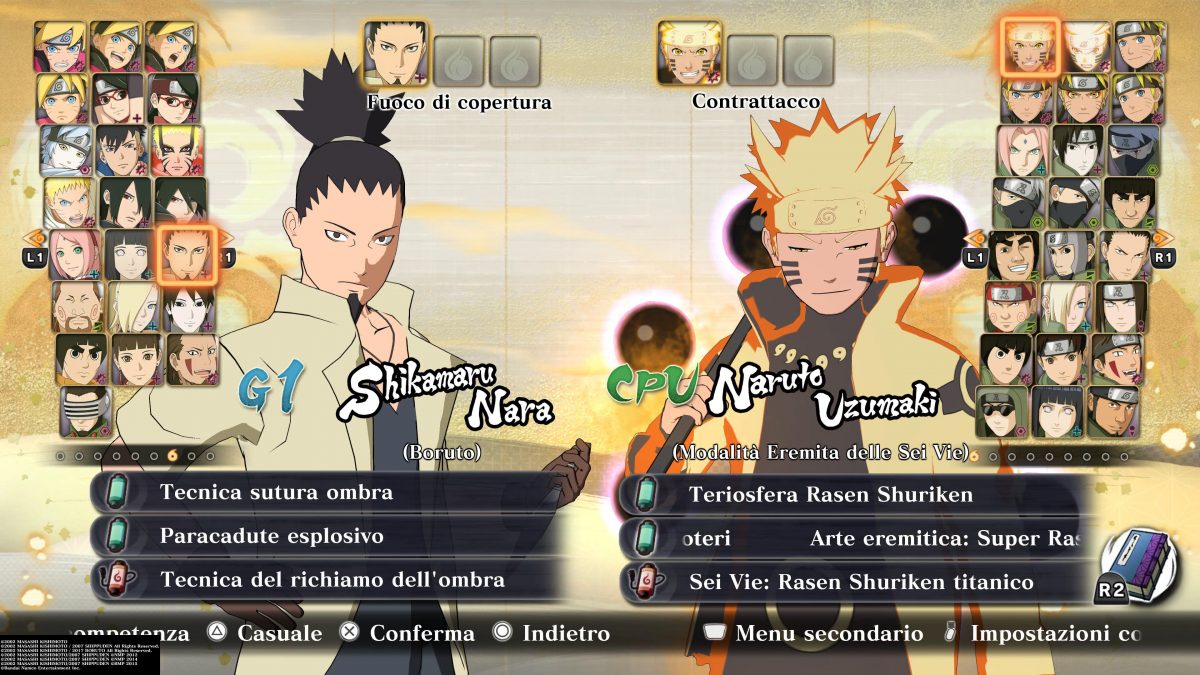Pick the Teriosfera Rasen Shuriken row
This screenshot has height=675, width=1200.
(x=852, y=495)
